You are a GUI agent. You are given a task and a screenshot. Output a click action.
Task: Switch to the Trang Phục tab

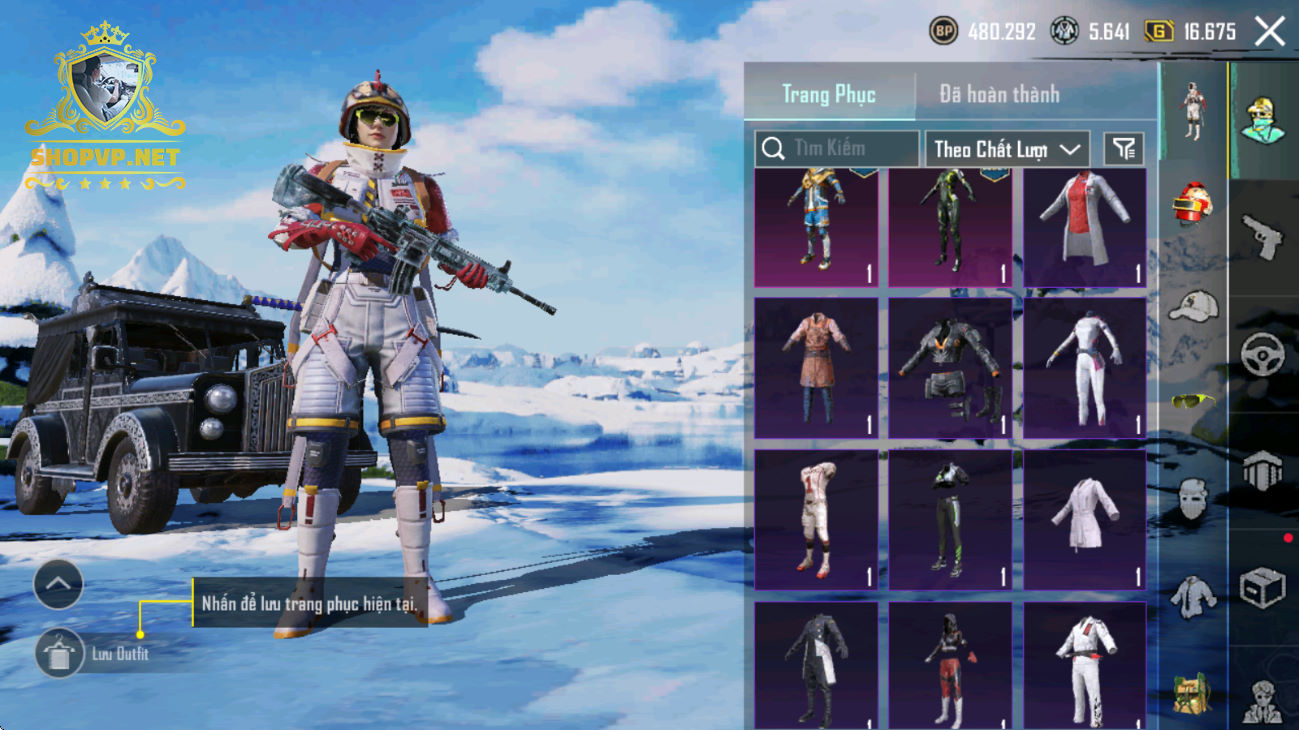point(829,95)
